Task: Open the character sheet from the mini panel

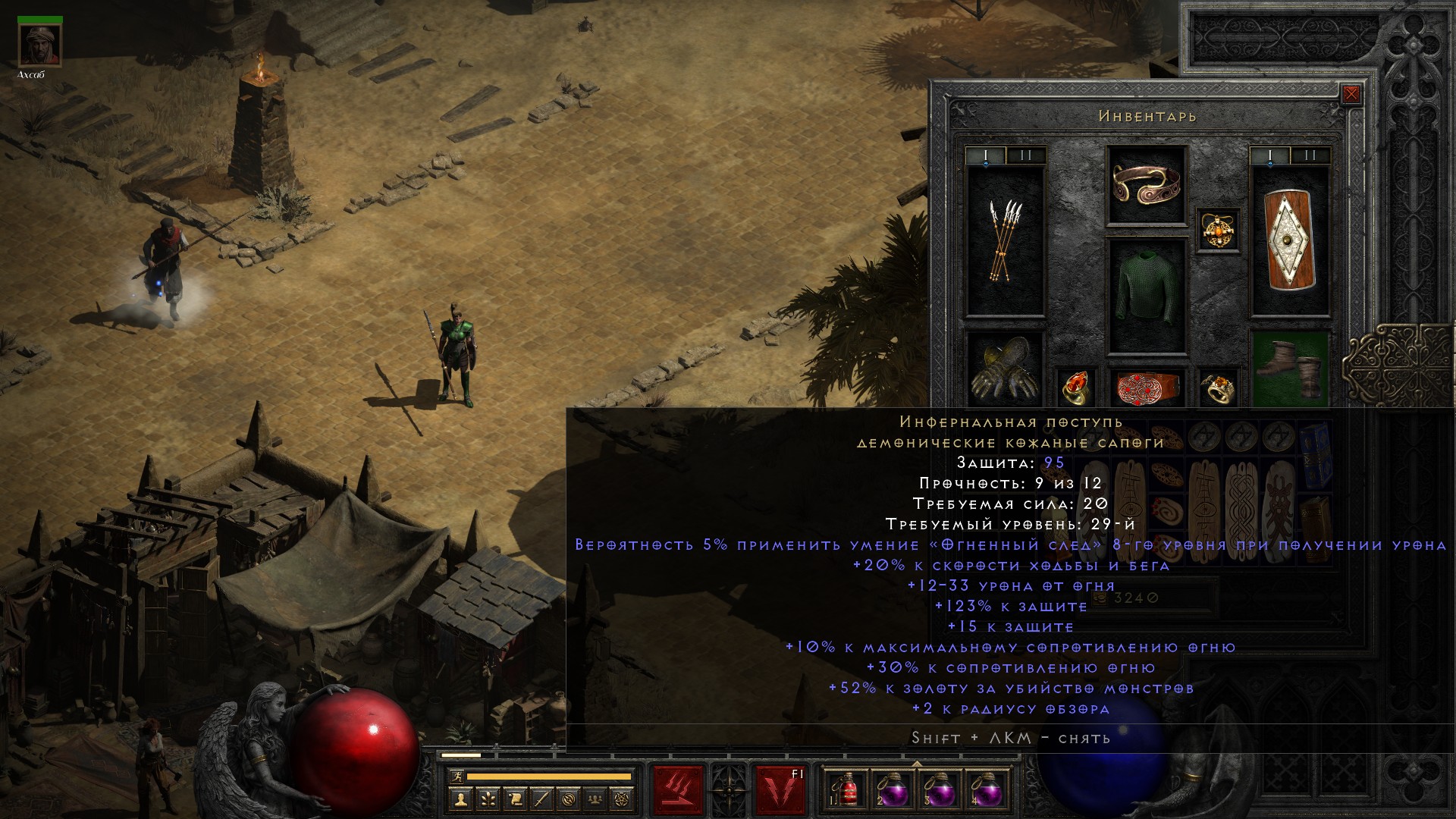Action: (x=461, y=799)
